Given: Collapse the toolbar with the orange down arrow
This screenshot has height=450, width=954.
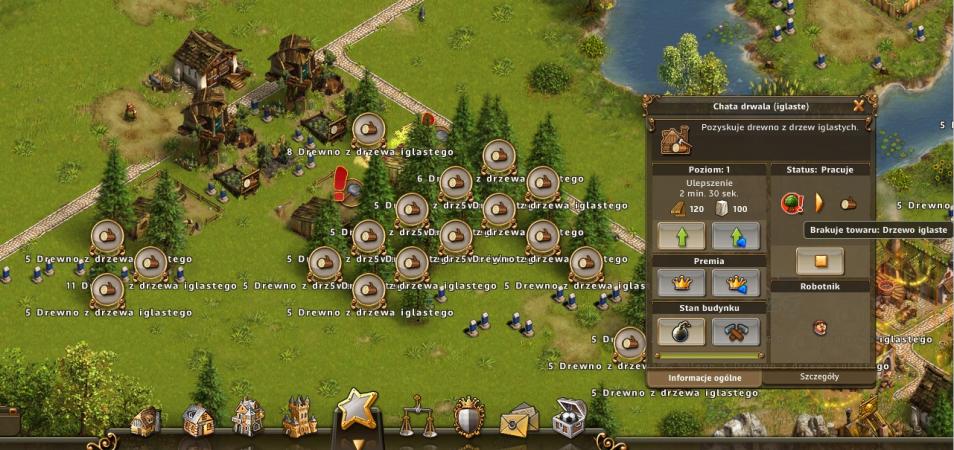Looking at the screenshot, I should coord(356,442).
